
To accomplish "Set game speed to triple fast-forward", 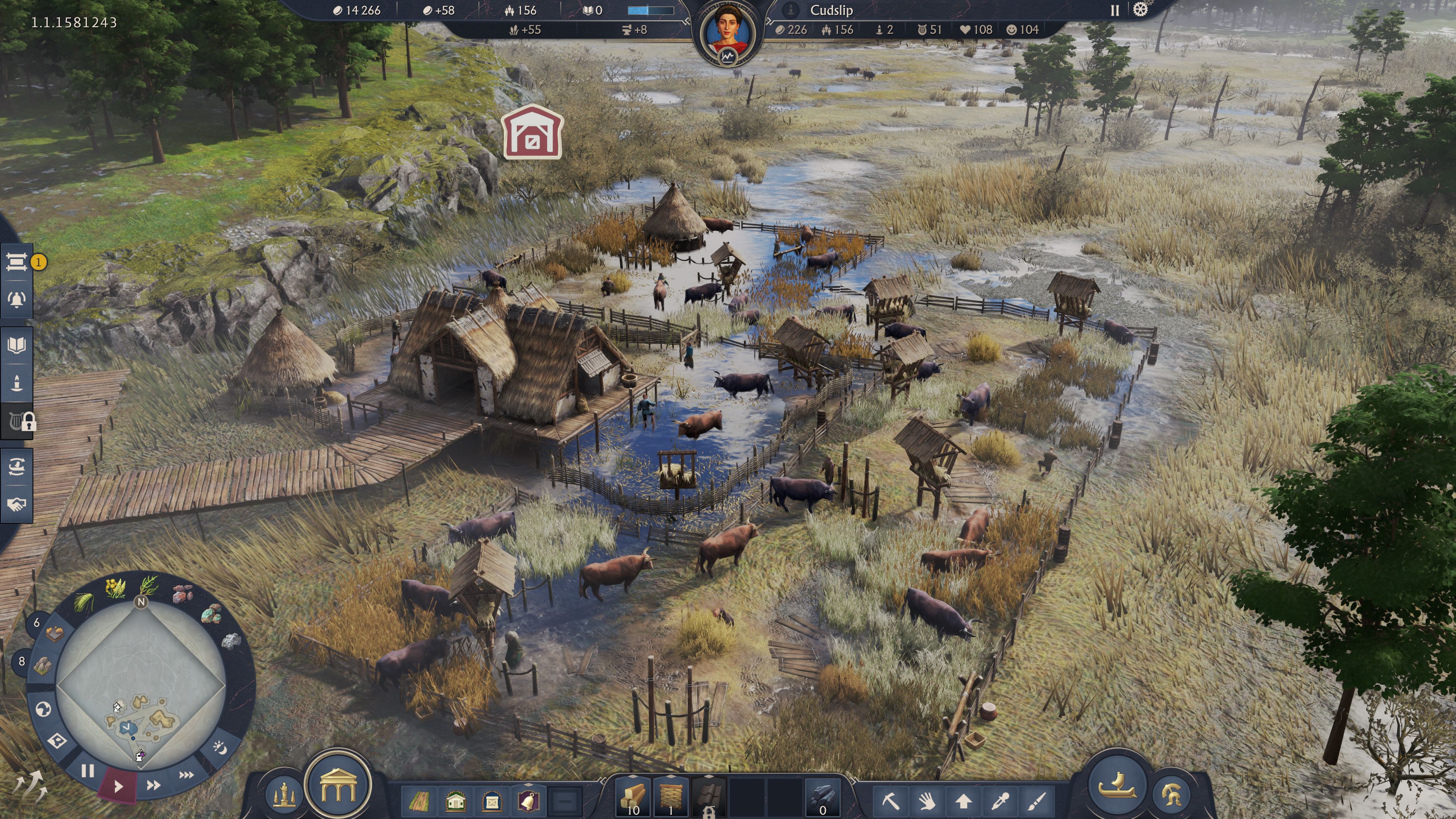I will point(186,775).
